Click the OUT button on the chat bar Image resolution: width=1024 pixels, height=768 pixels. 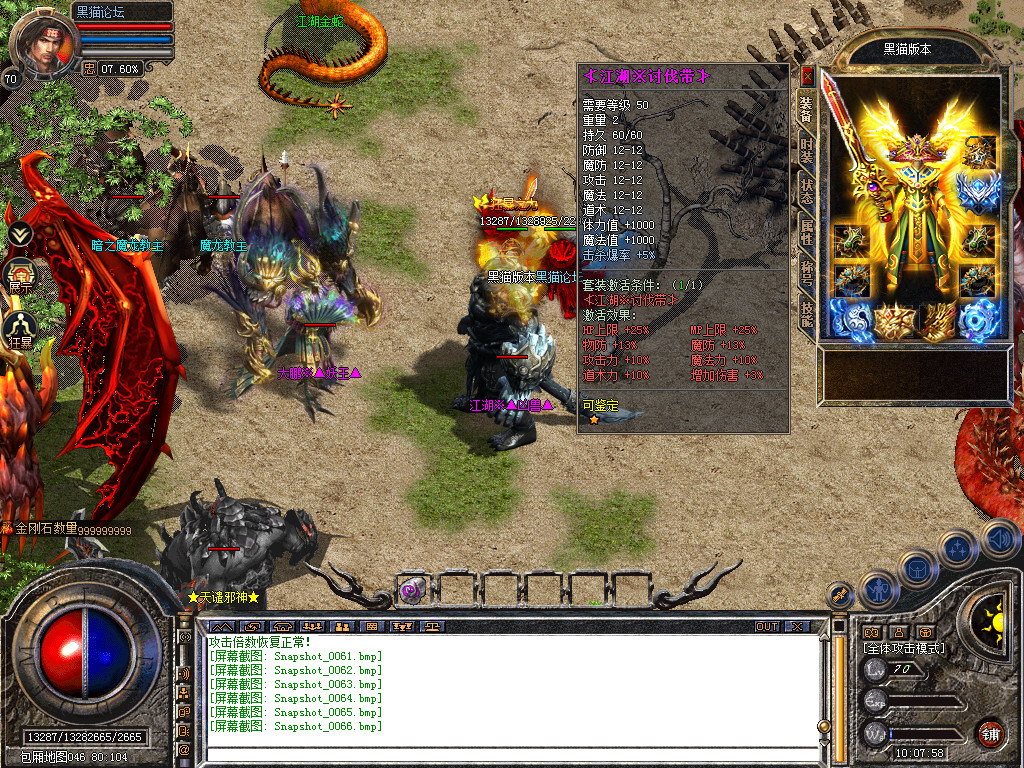coord(766,626)
